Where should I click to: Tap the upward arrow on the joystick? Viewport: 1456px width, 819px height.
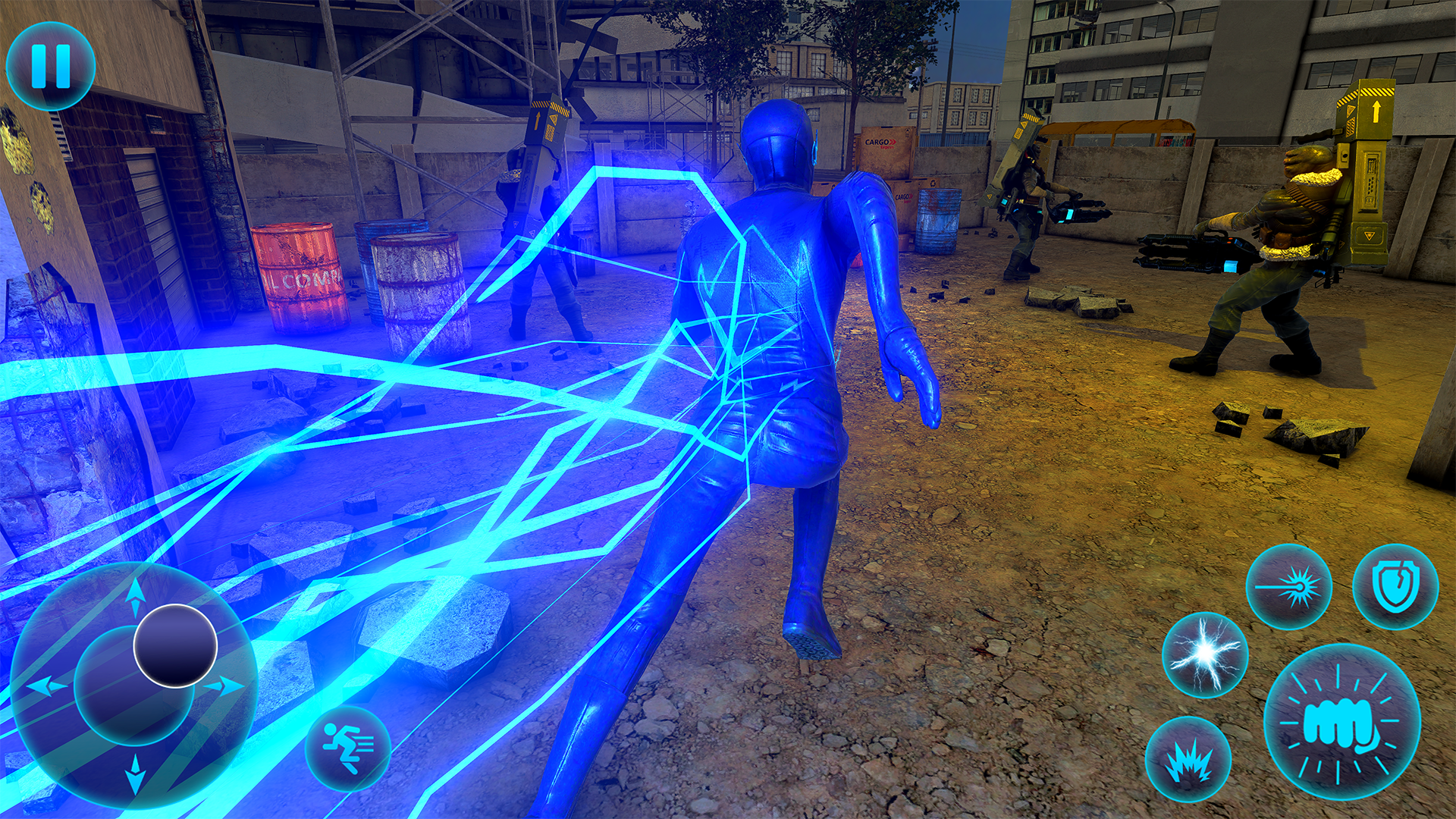[x=136, y=596]
